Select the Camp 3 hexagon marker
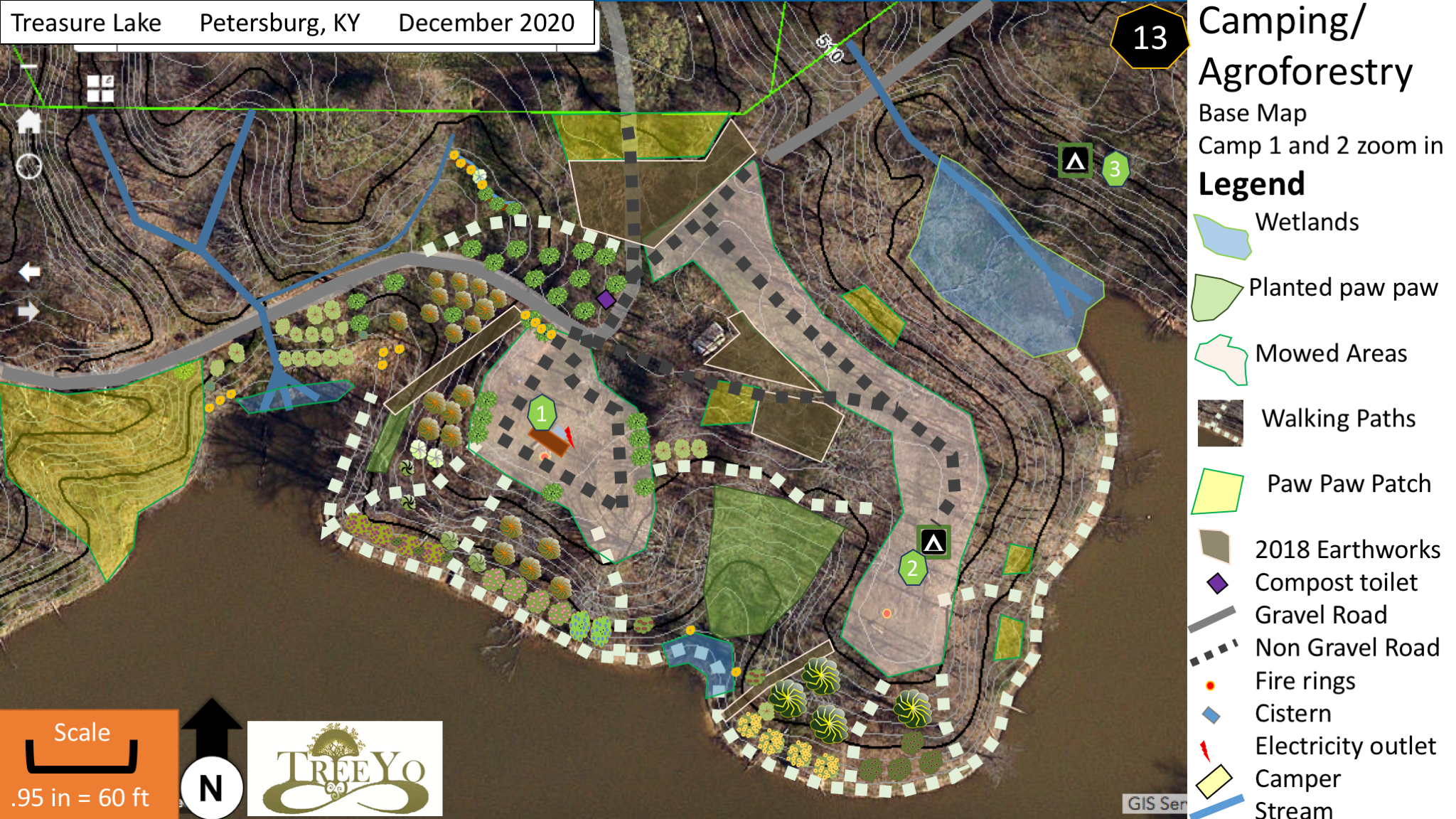 (1115, 169)
